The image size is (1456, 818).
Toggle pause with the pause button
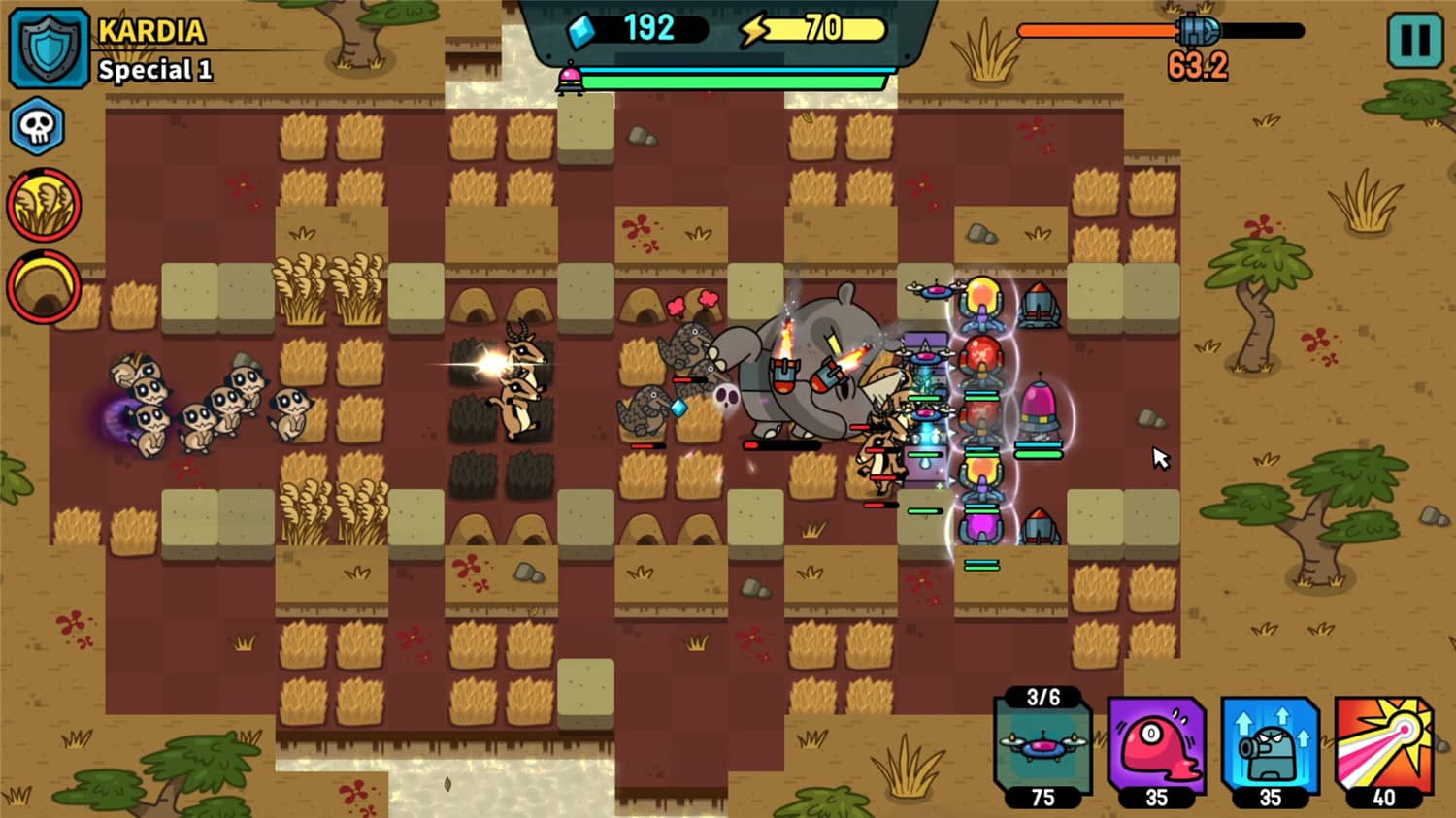click(1413, 41)
